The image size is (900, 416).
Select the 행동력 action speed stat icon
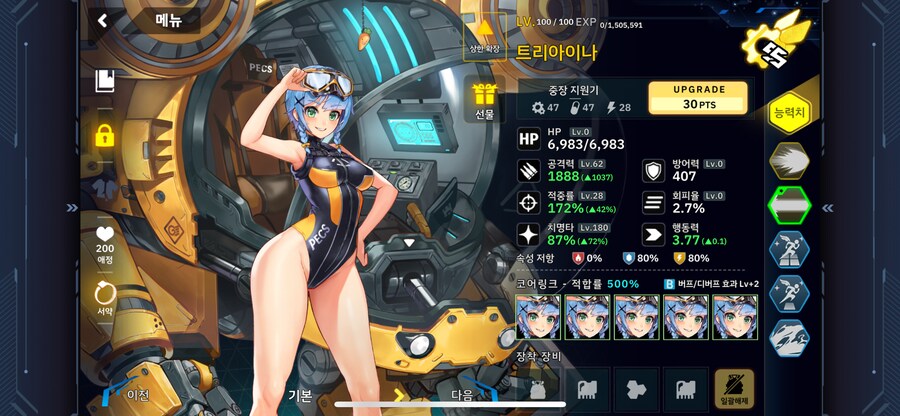pyautogui.click(x=653, y=234)
